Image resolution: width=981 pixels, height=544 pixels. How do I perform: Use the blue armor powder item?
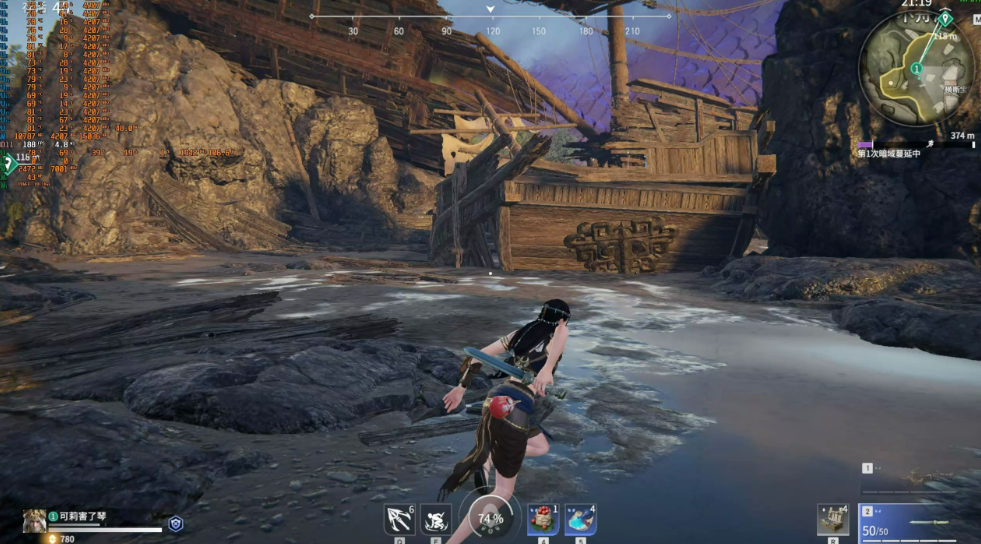coord(580,519)
